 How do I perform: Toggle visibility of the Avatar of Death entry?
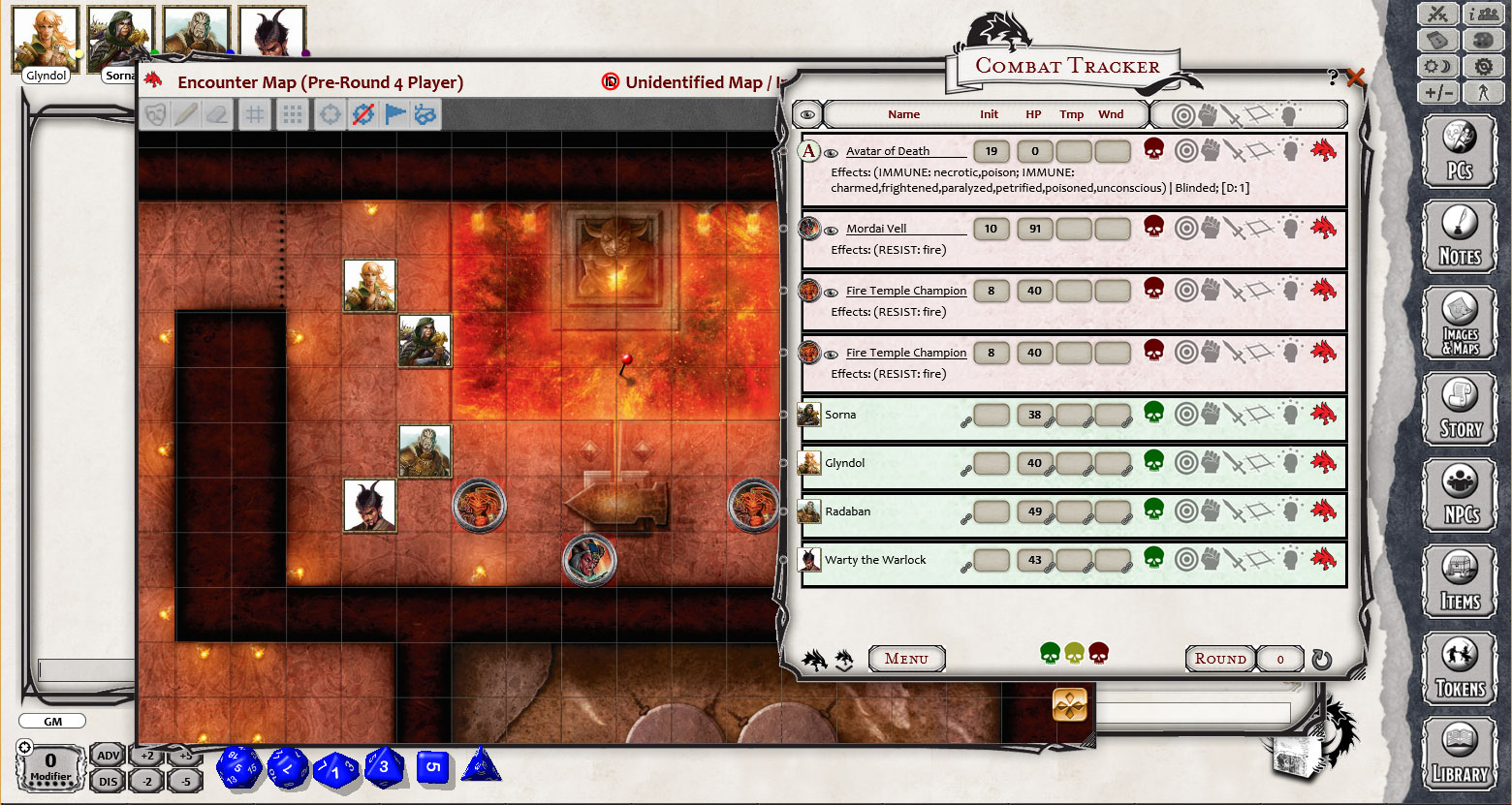[832, 151]
